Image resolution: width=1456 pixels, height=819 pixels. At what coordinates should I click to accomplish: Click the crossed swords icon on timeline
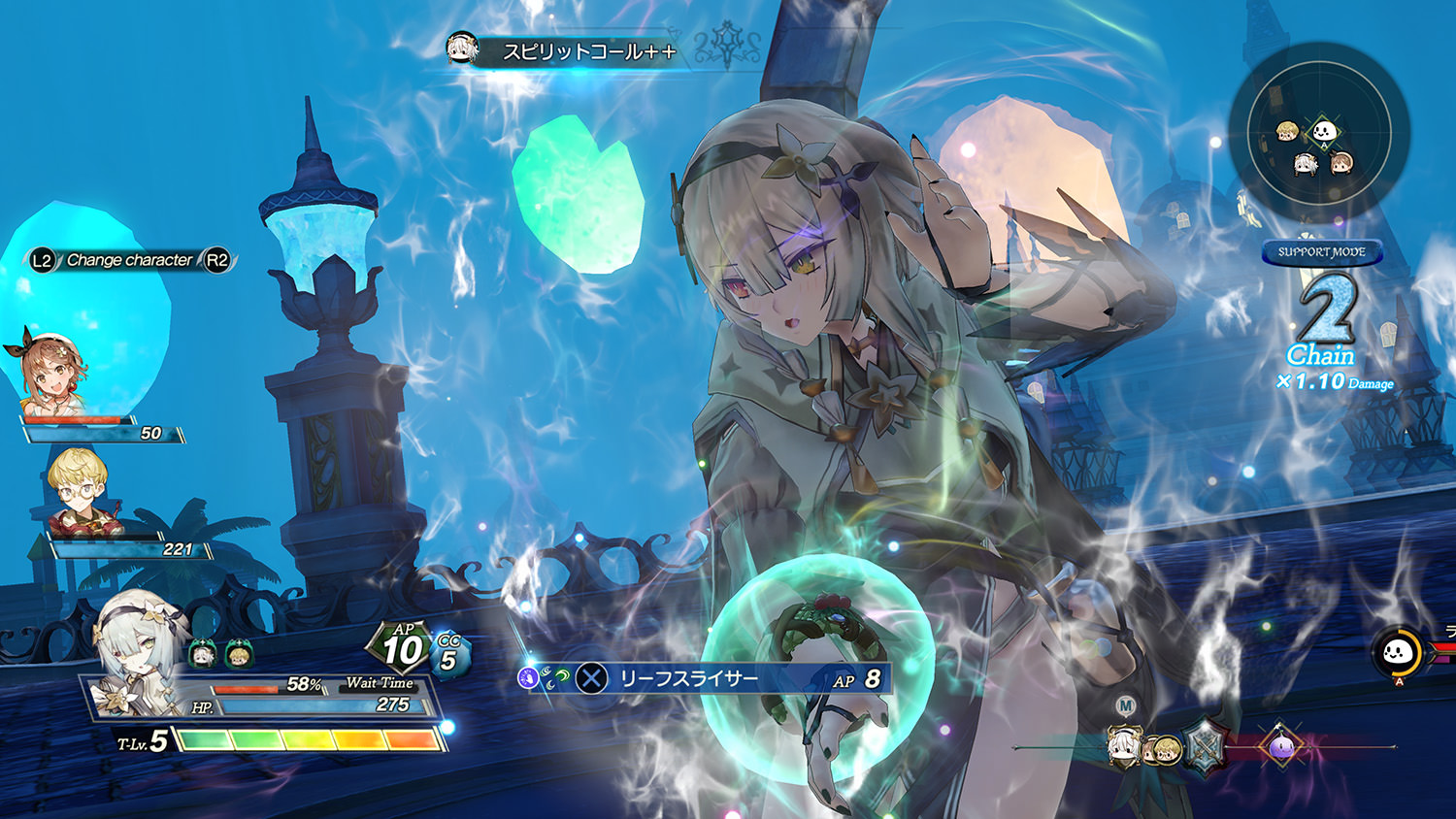click(1207, 746)
